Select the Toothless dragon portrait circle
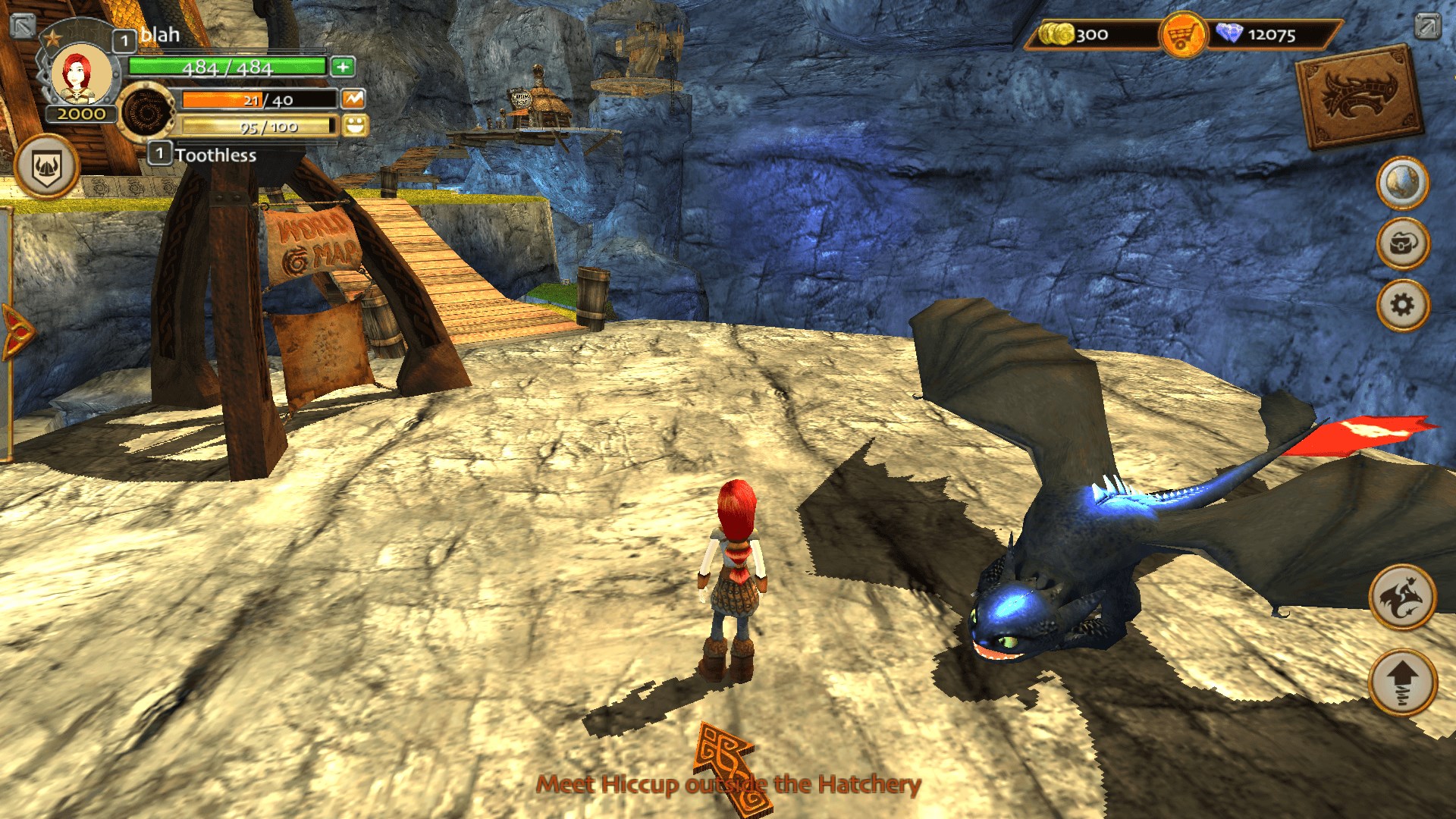The image size is (1456, 819). pos(145,112)
